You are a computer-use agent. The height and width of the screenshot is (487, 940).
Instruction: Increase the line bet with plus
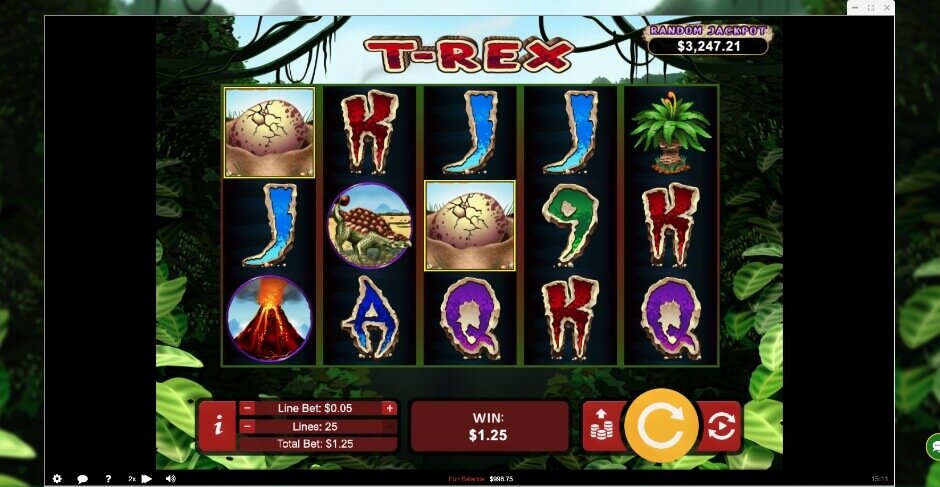tap(389, 408)
